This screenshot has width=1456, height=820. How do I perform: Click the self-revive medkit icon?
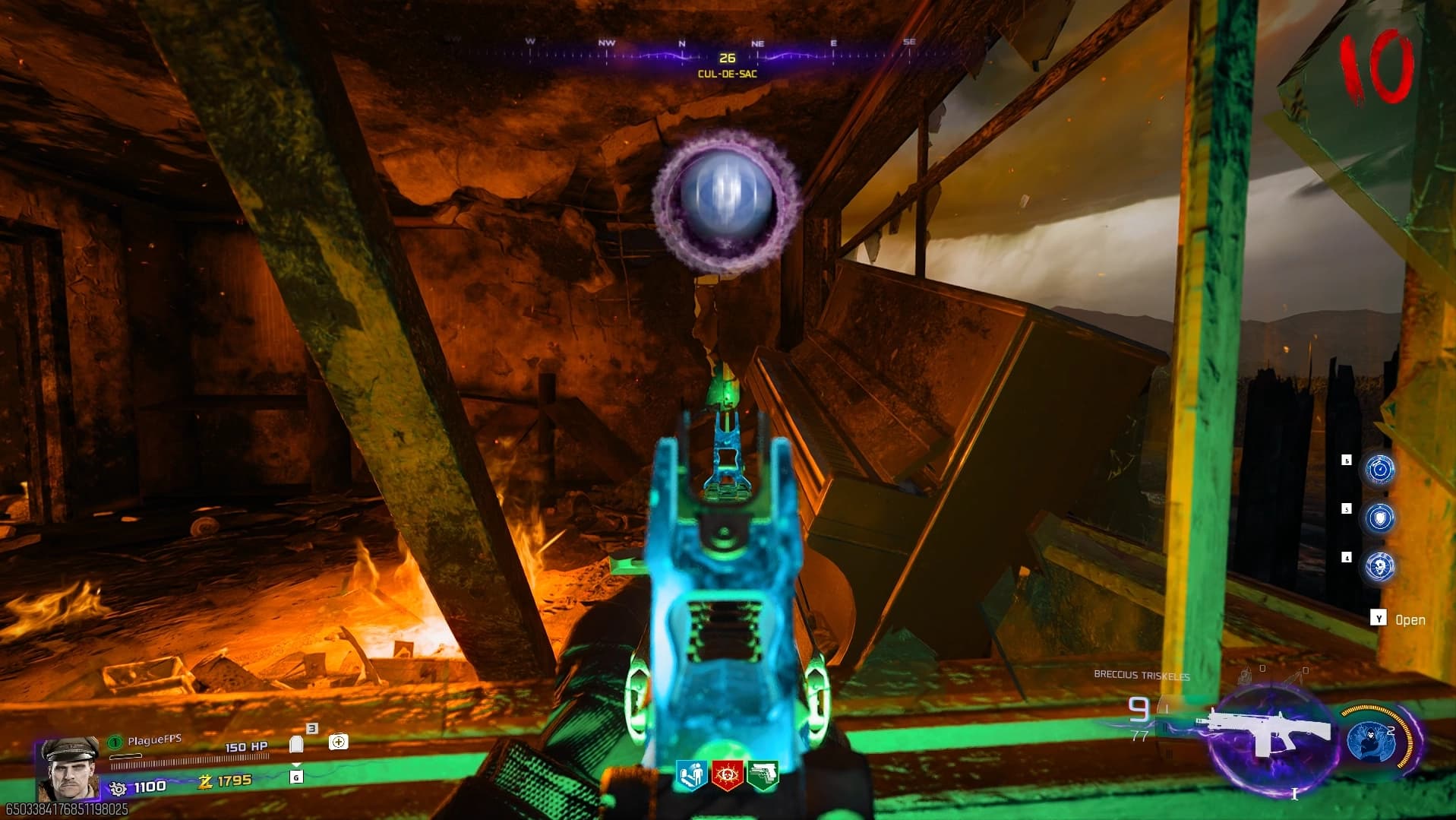(338, 742)
